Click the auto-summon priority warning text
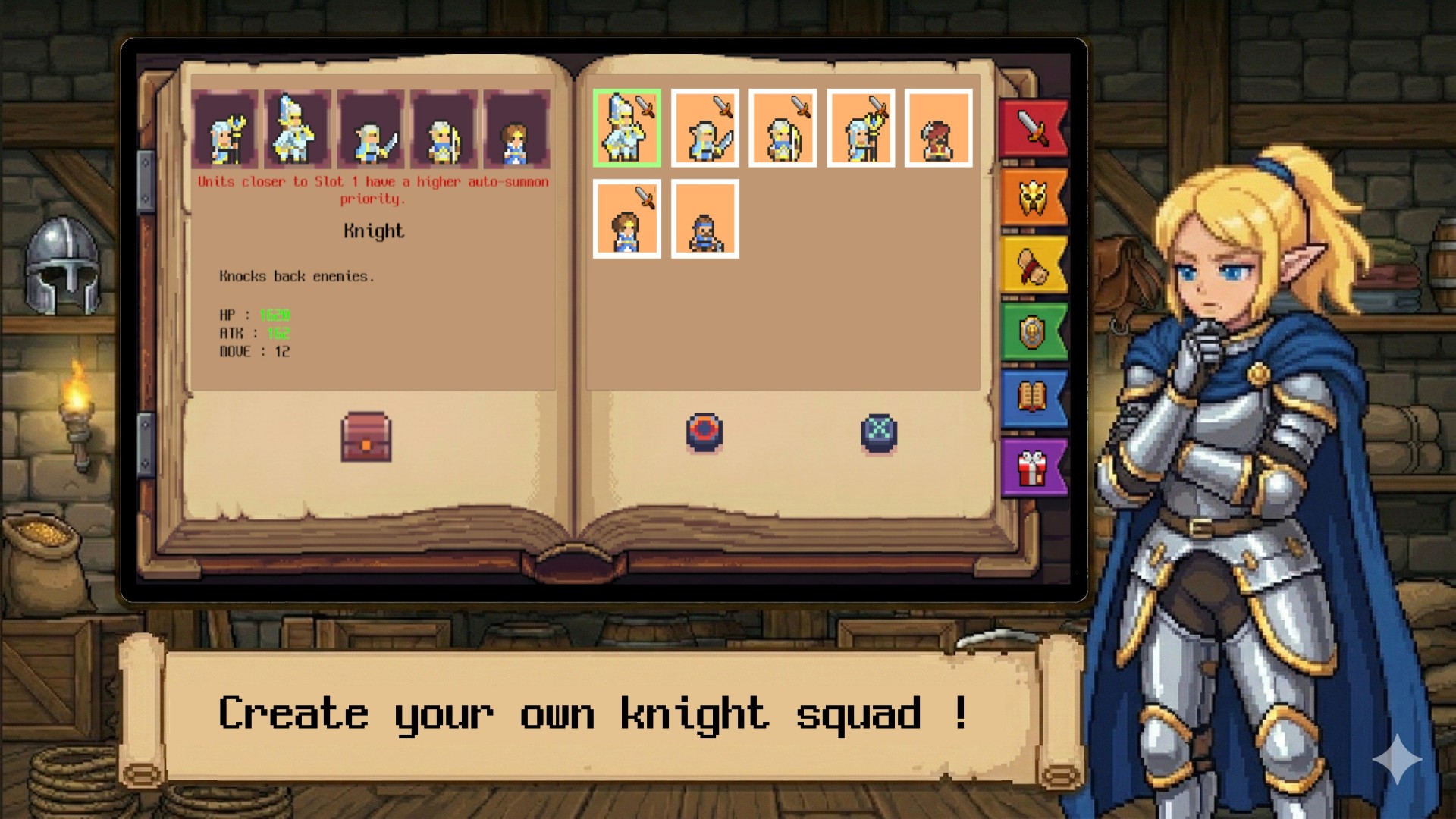The image size is (1456, 819). point(373,190)
